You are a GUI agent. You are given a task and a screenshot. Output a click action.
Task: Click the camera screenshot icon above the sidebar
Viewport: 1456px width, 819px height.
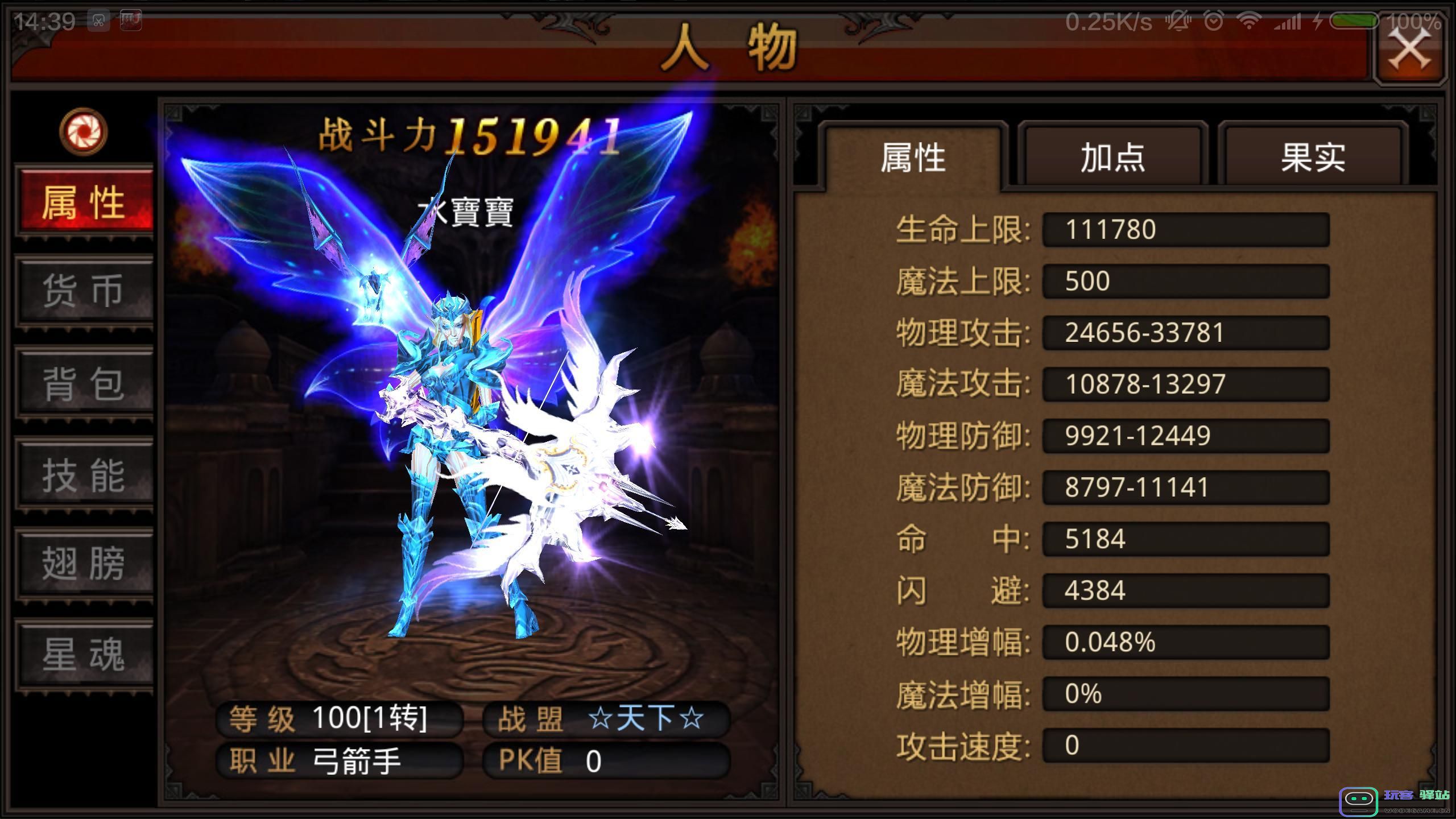[x=84, y=132]
